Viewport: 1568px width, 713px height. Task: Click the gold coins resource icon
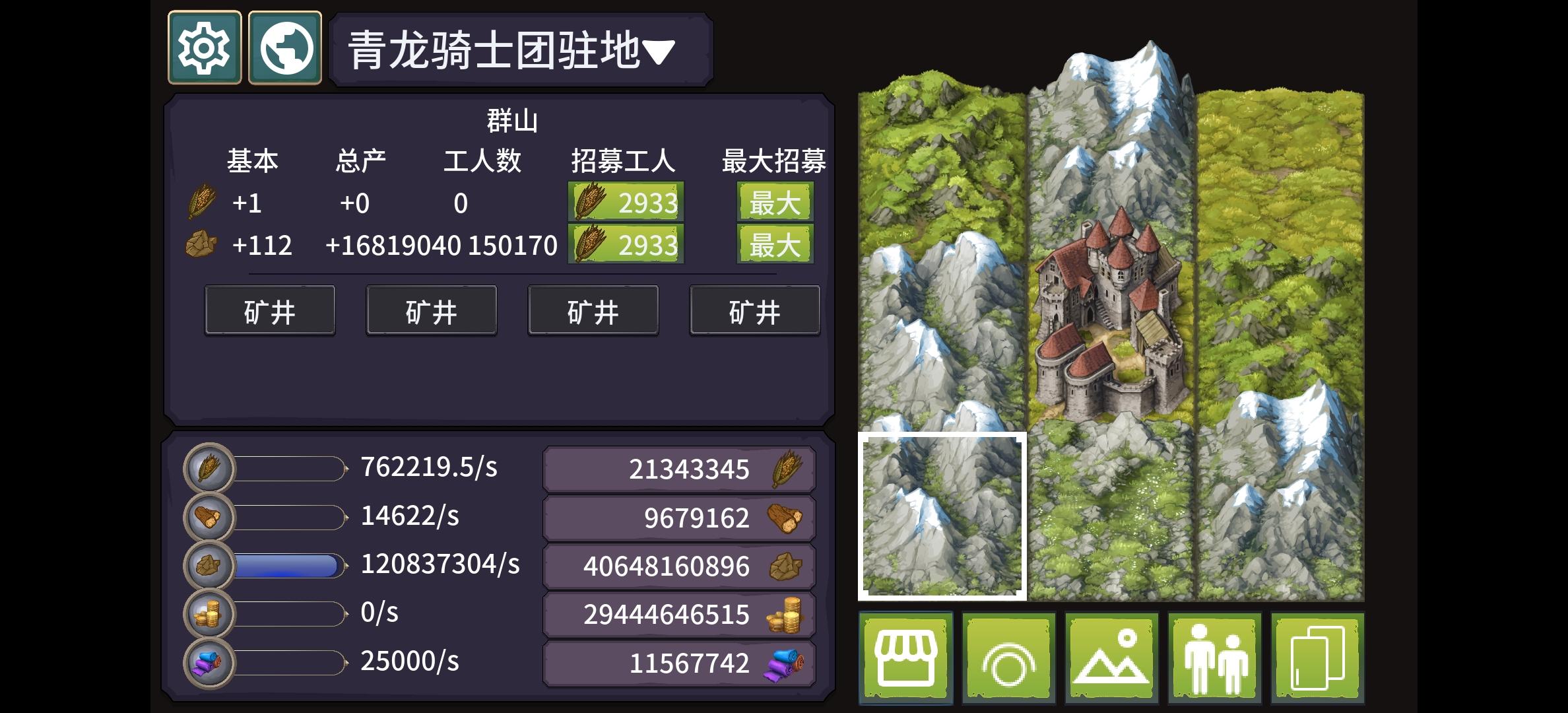tap(209, 613)
